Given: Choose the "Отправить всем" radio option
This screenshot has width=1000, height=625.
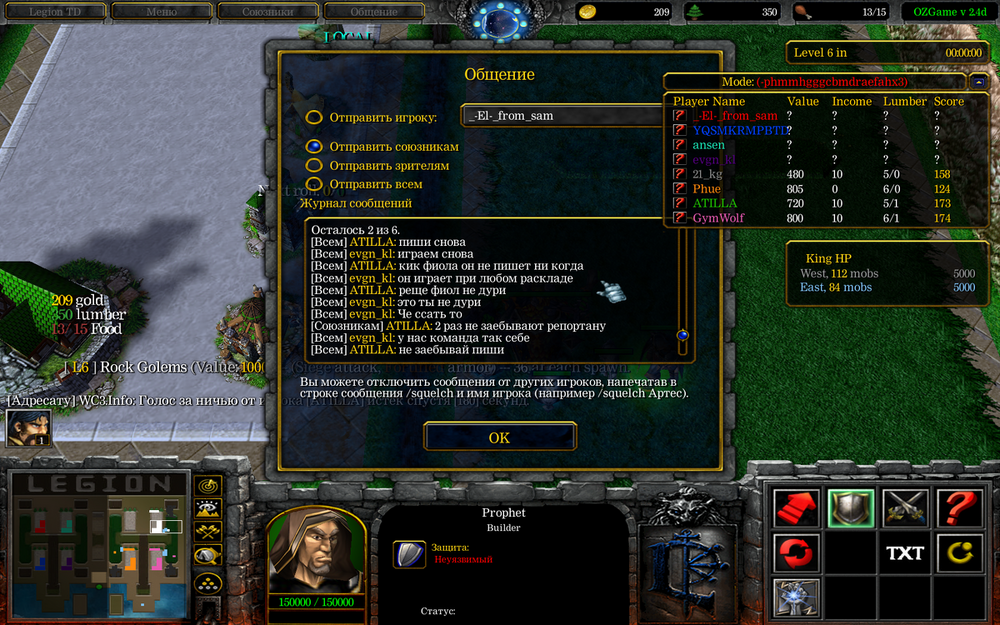Looking at the screenshot, I should [314, 184].
